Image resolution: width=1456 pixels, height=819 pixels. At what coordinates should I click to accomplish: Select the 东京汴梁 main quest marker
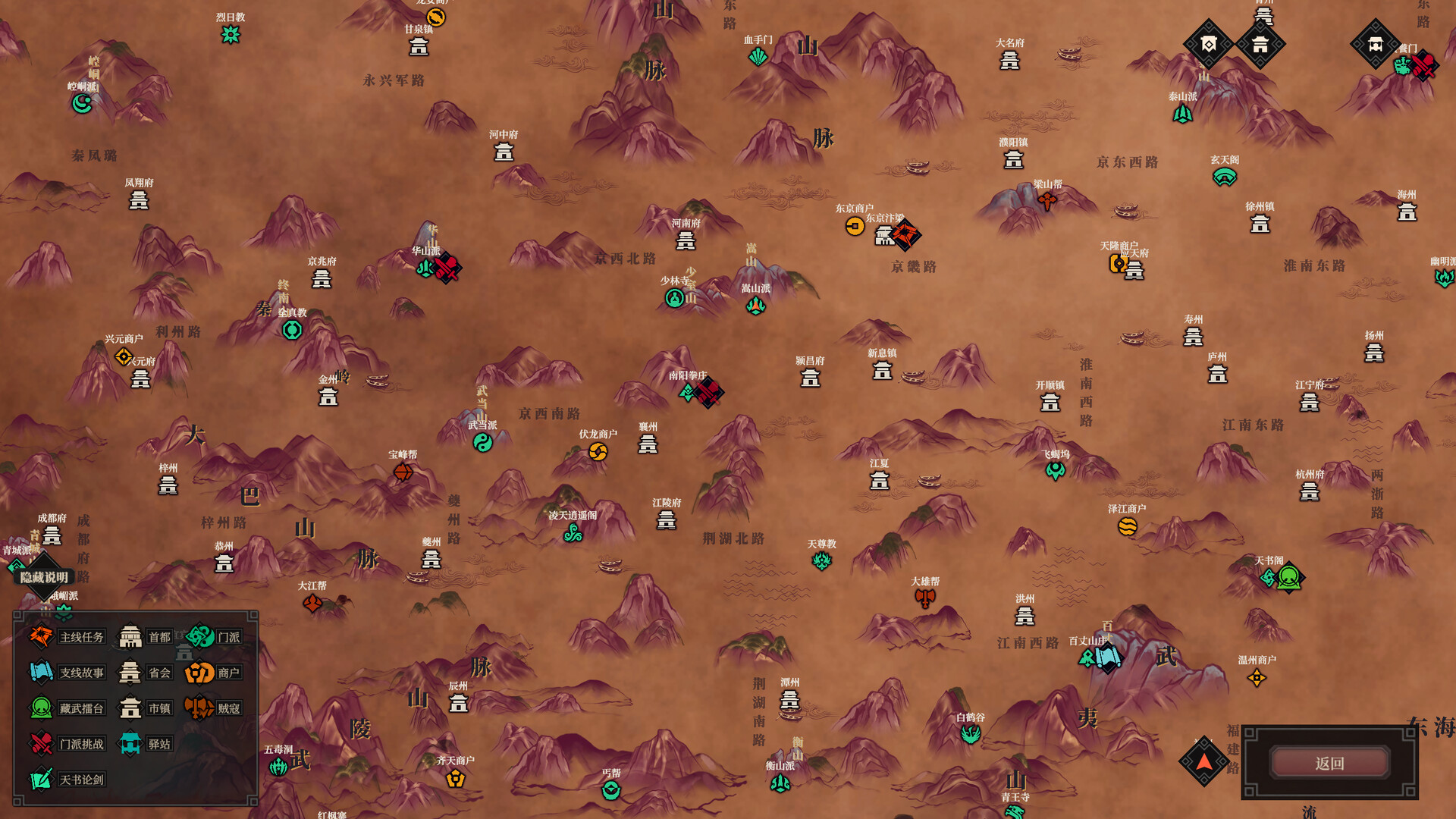pos(905,234)
